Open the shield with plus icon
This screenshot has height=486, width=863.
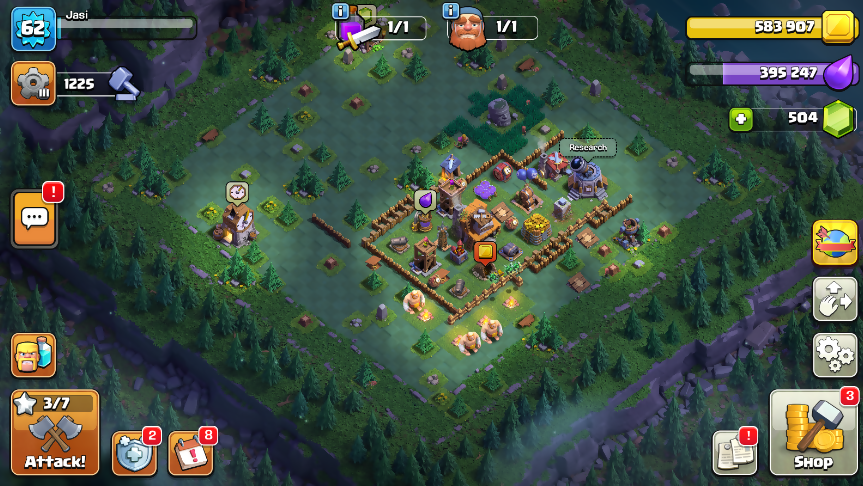pos(134,453)
